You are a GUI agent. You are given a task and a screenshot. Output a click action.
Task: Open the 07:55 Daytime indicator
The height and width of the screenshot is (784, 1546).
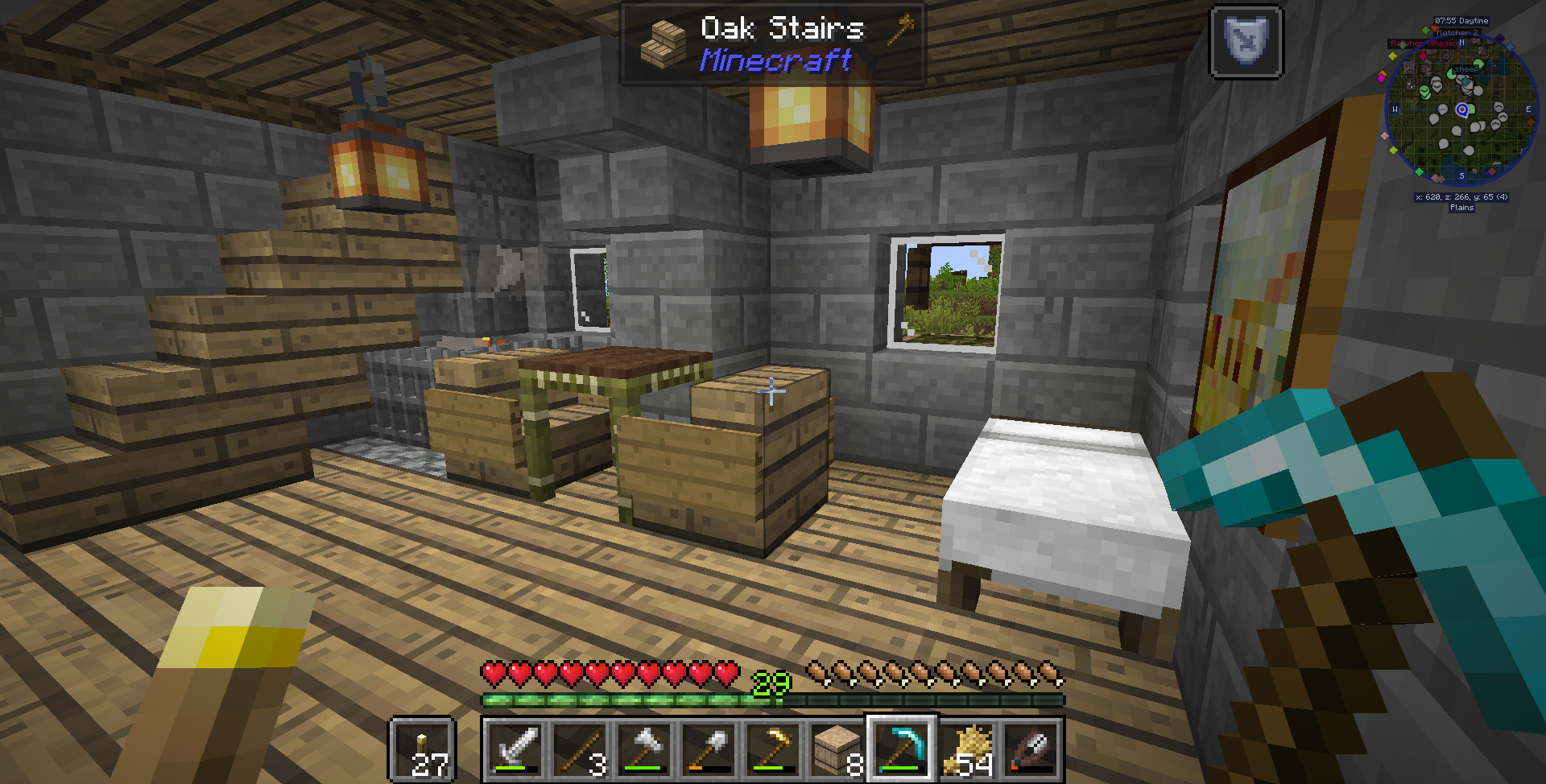[1461, 21]
